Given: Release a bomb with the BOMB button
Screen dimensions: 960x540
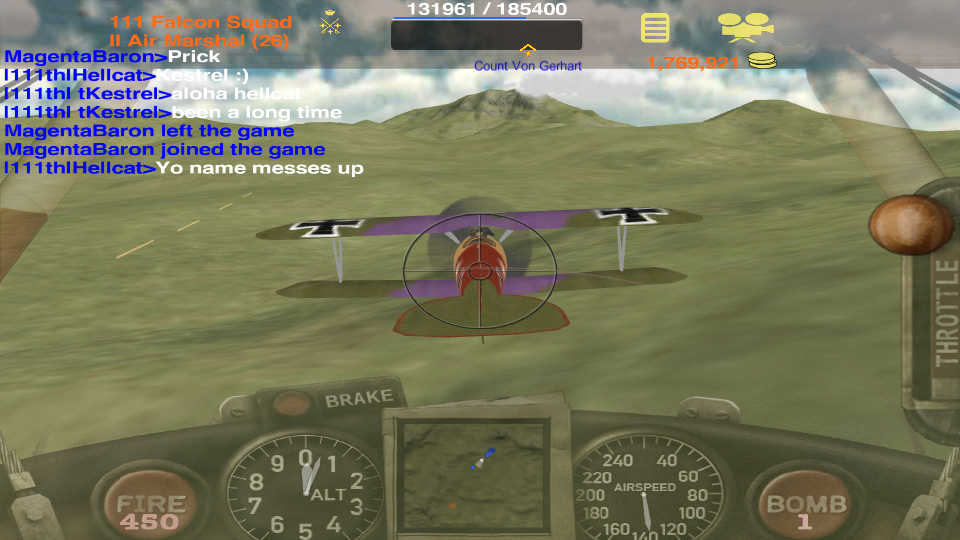Looking at the screenshot, I should (x=805, y=508).
